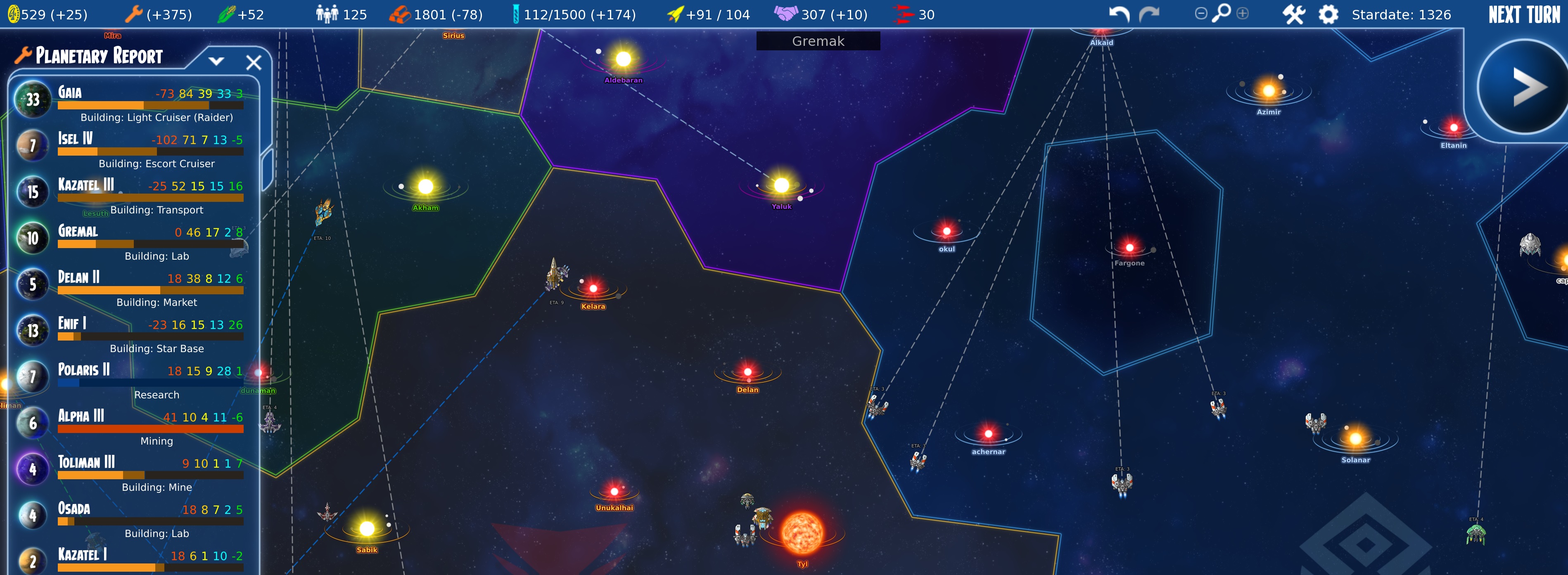Click the redo arrow in the top bar
Screen dimensions: 1568x575
click(x=1150, y=13)
